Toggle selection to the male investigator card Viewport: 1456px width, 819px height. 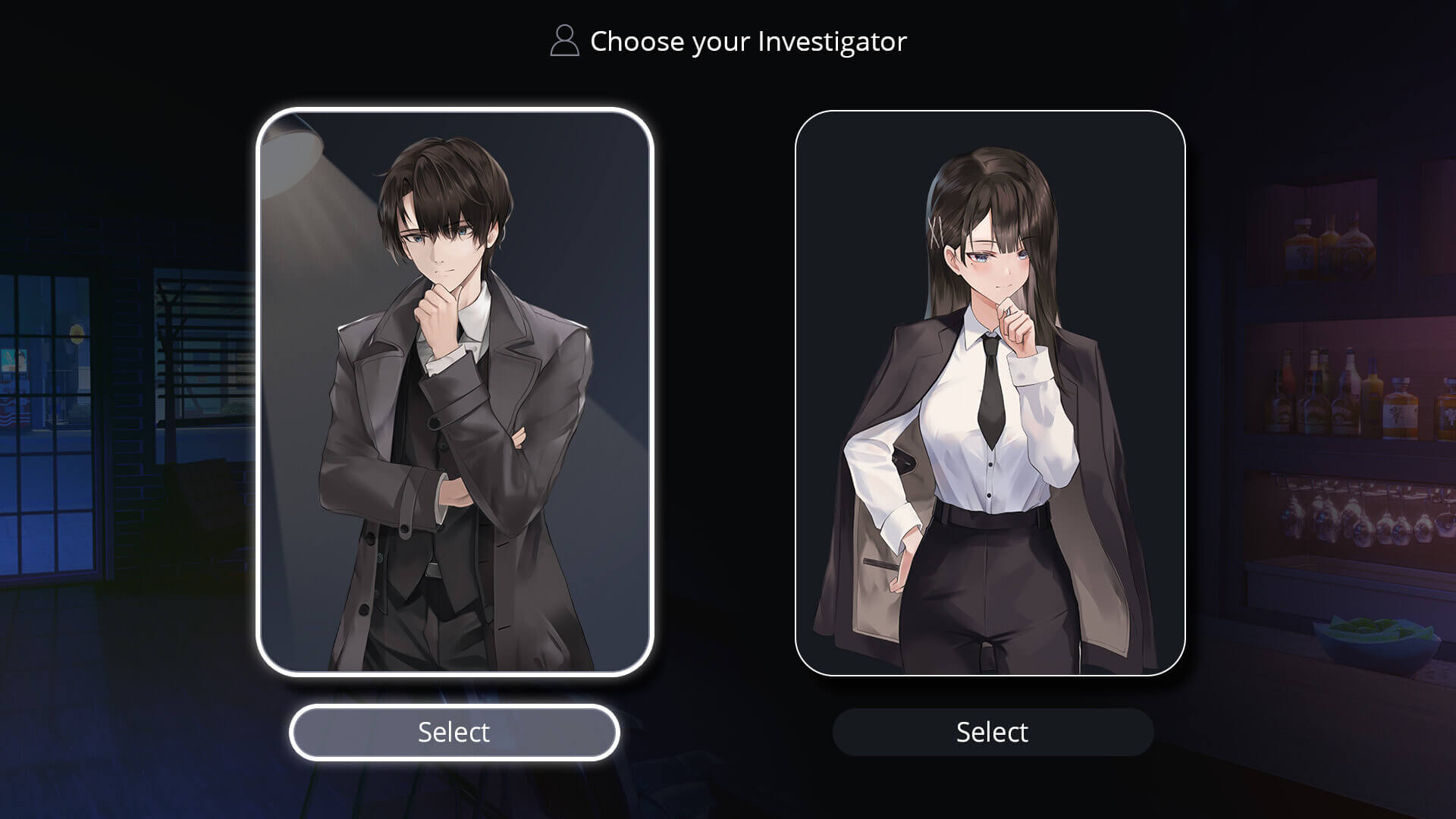pyautogui.click(x=455, y=394)
